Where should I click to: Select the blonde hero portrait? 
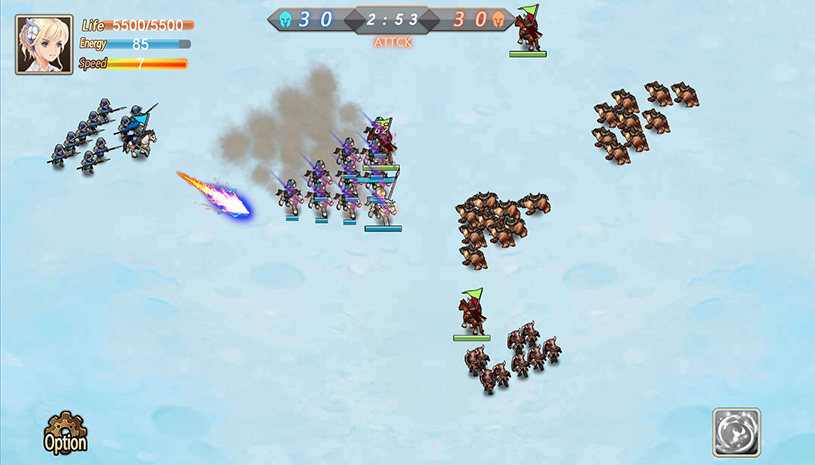point(44,45)
